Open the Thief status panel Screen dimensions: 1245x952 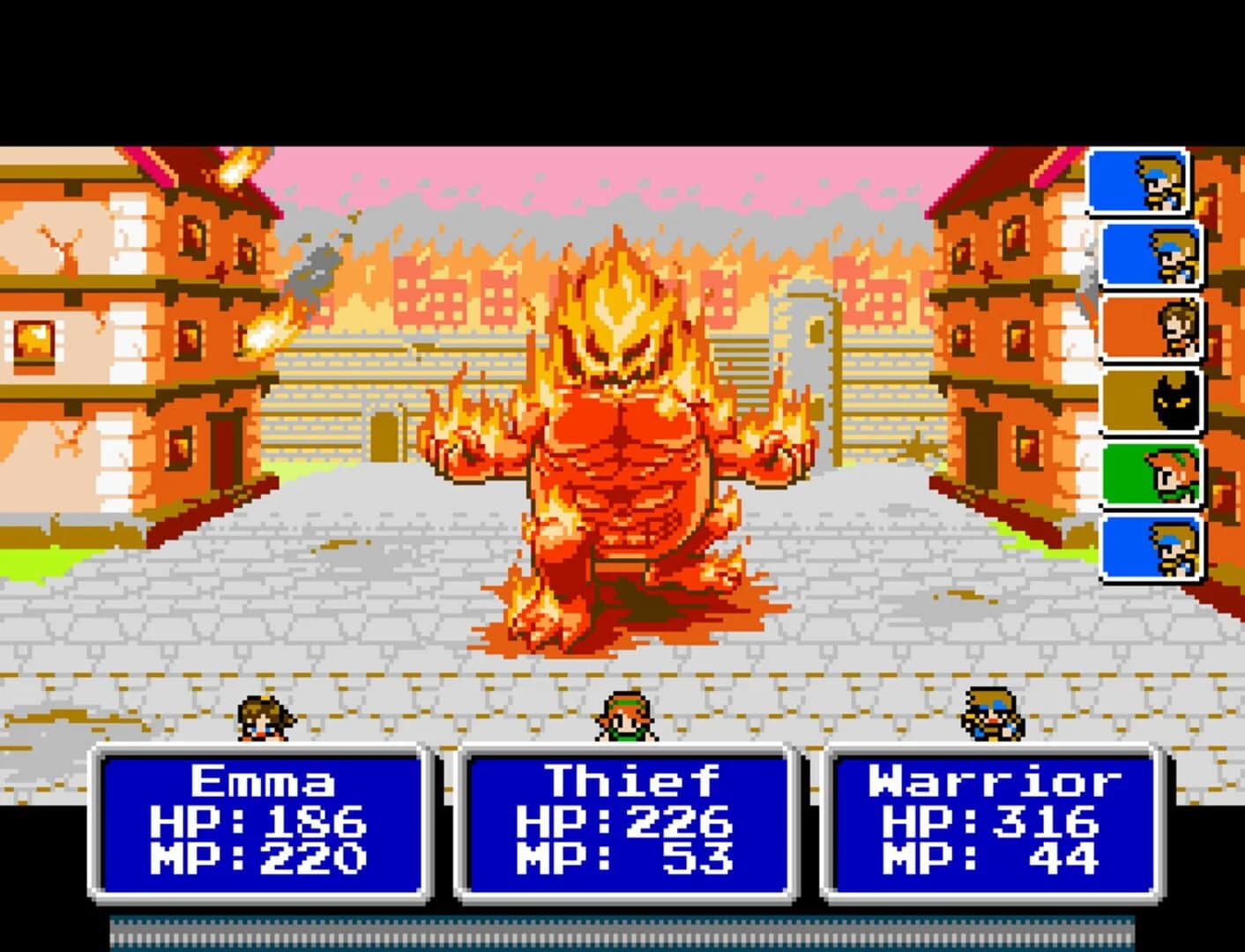point(626,824)
